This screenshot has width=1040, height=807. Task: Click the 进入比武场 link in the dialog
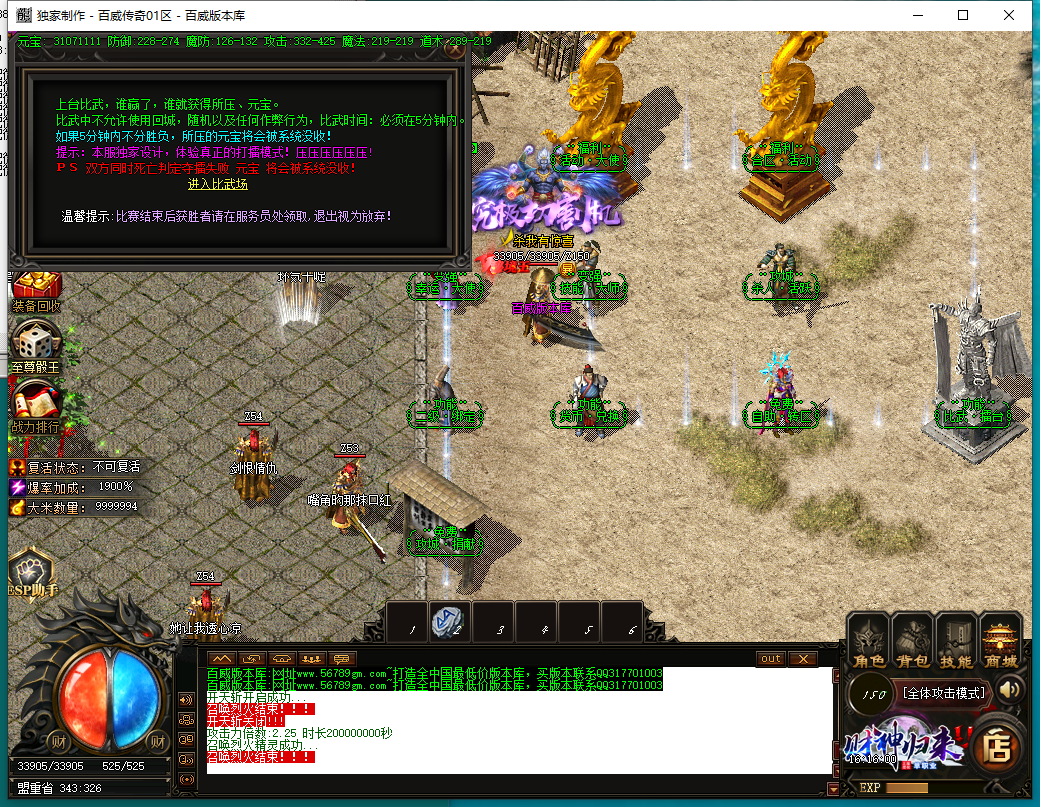click(x=217, y=184)
